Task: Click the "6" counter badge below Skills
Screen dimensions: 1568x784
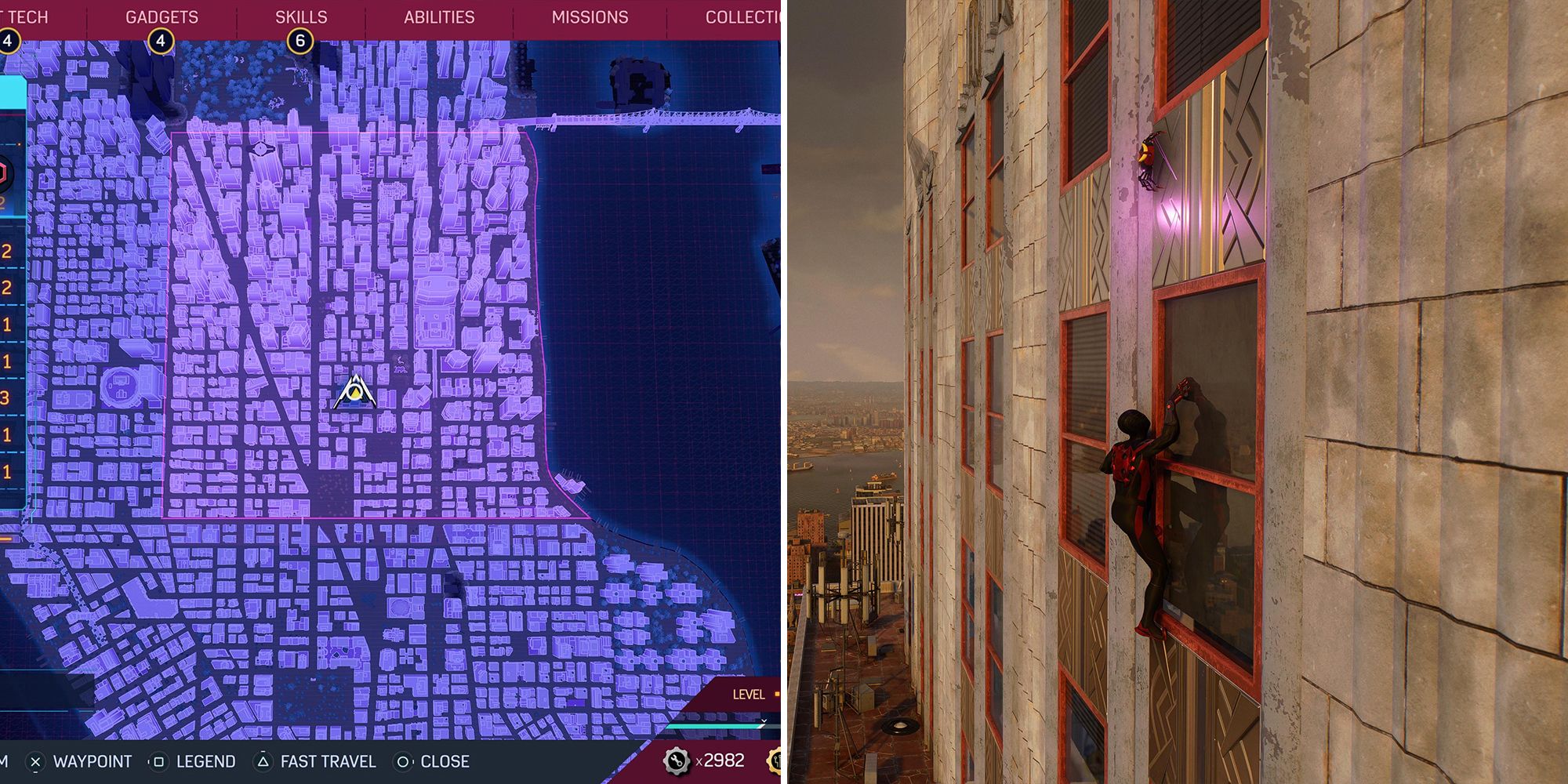Action: (302, 38)
